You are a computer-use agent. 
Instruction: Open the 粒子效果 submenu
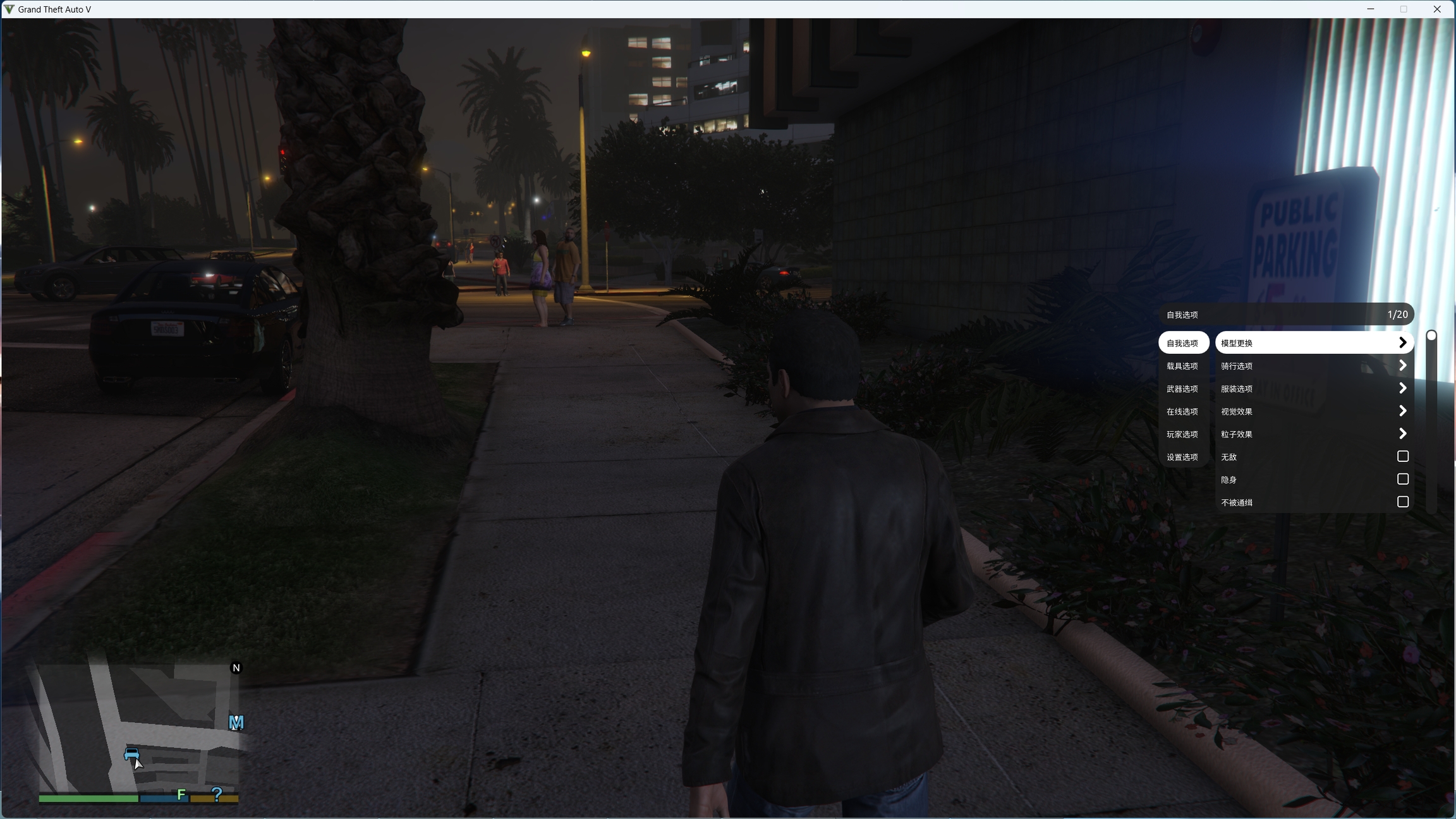point(1313,434)
